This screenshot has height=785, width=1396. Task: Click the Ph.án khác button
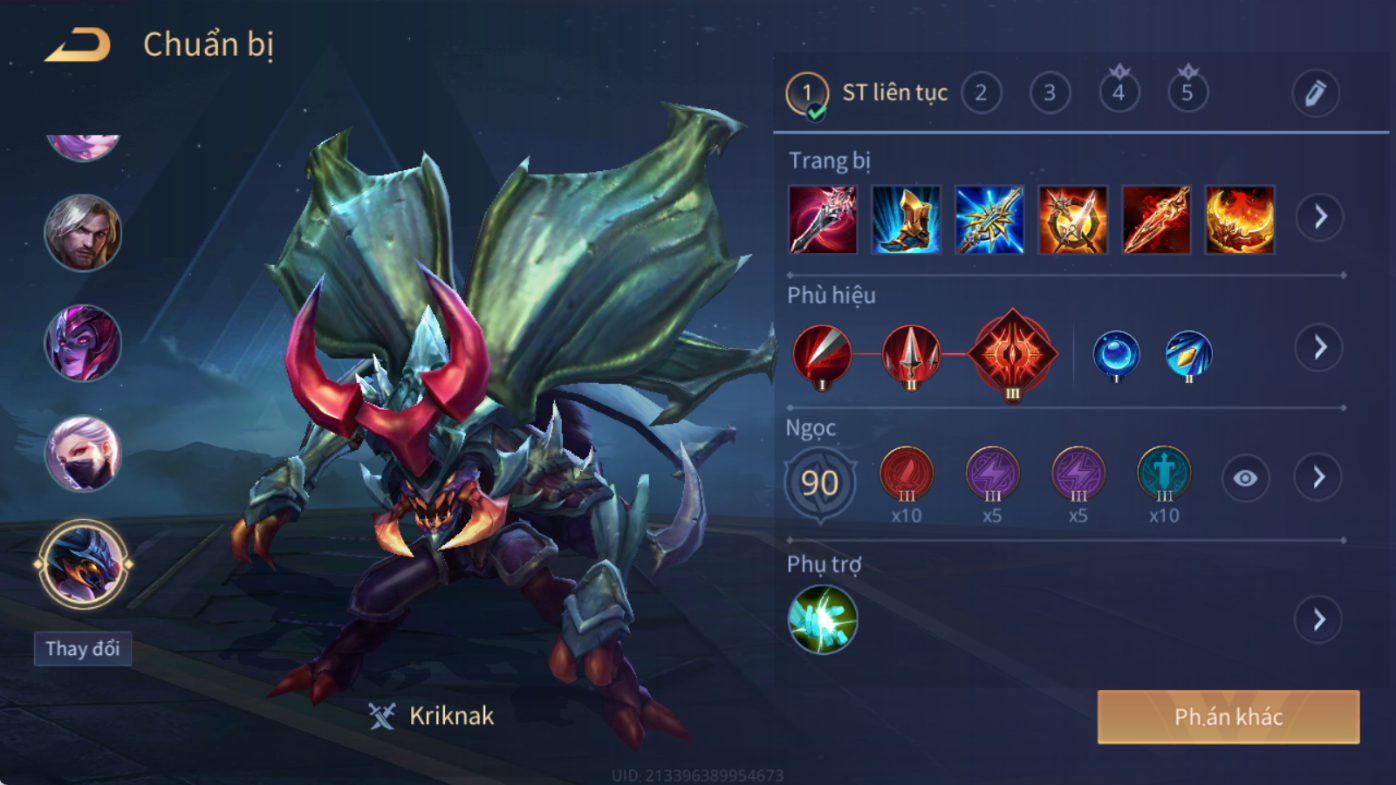[x=1228, y=717]
